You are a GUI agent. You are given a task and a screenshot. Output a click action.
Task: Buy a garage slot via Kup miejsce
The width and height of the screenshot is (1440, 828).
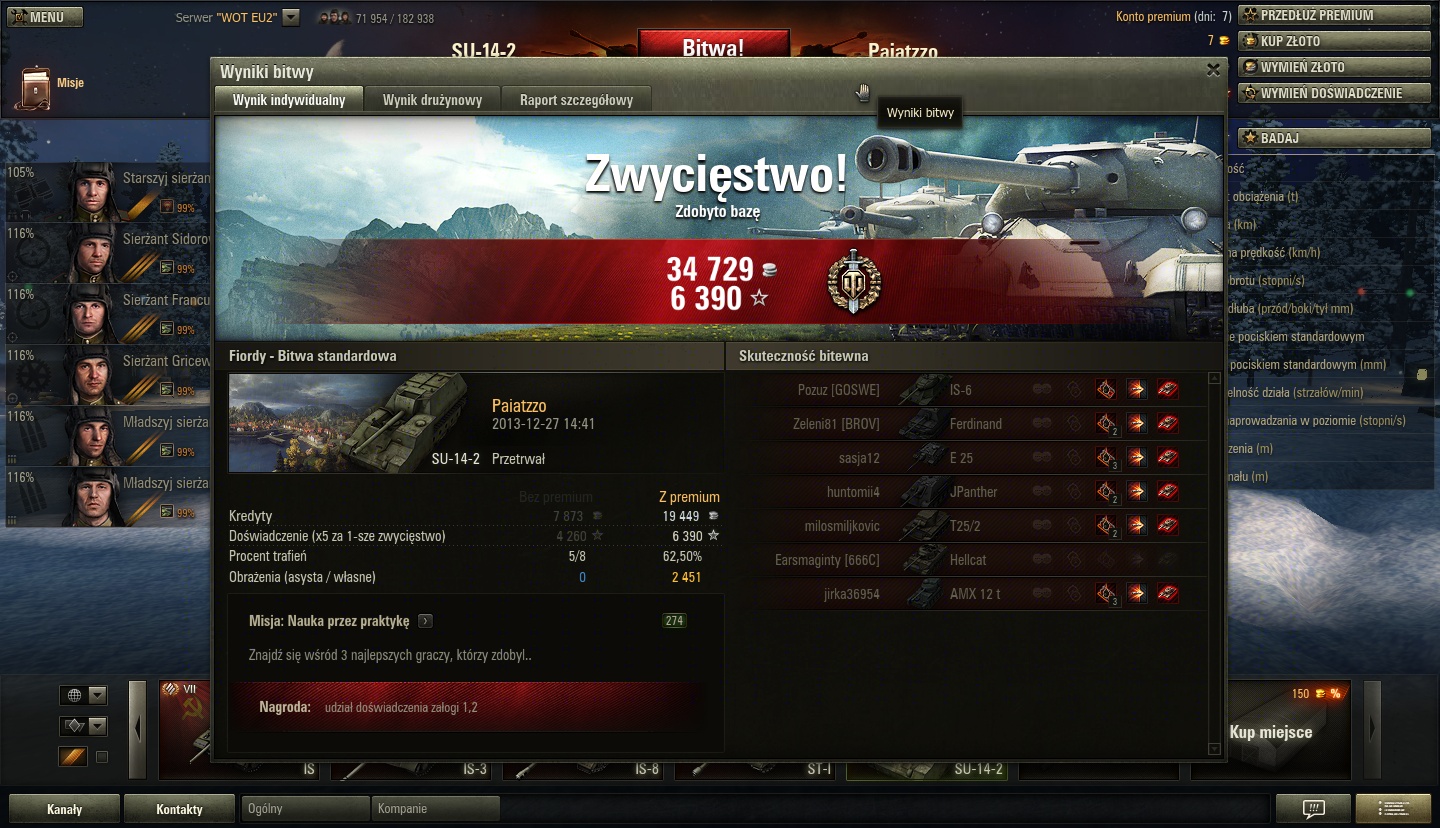[x=1270, y=732]
